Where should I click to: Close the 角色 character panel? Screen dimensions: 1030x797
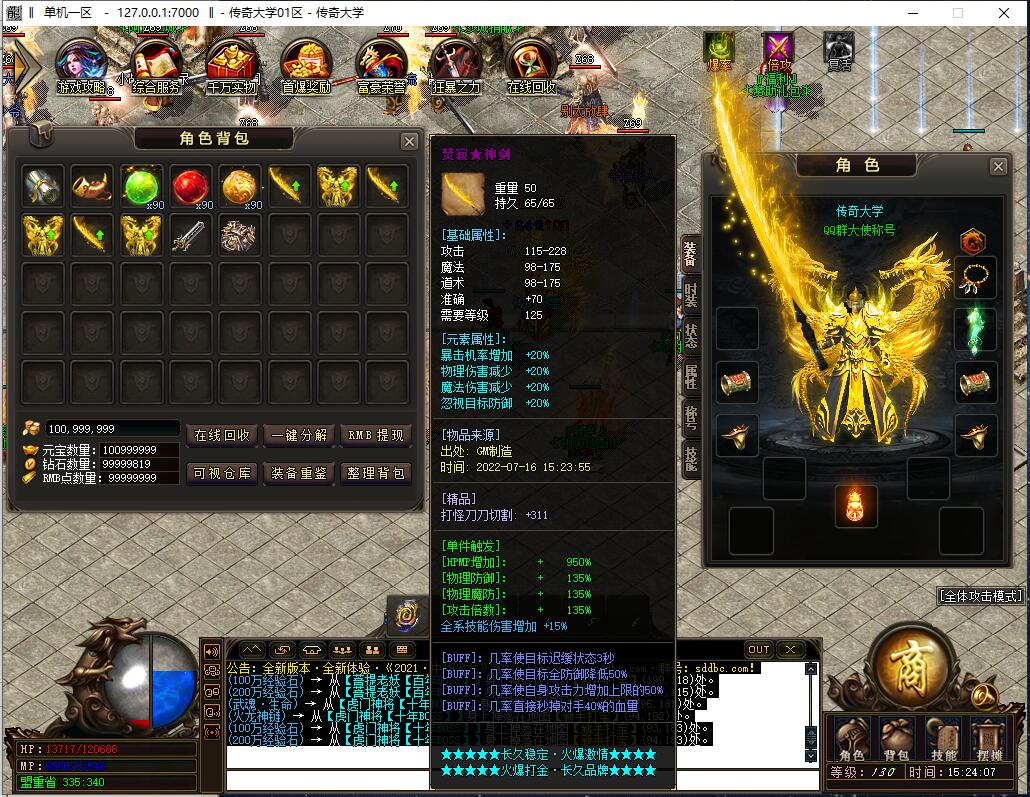[998, 166]
